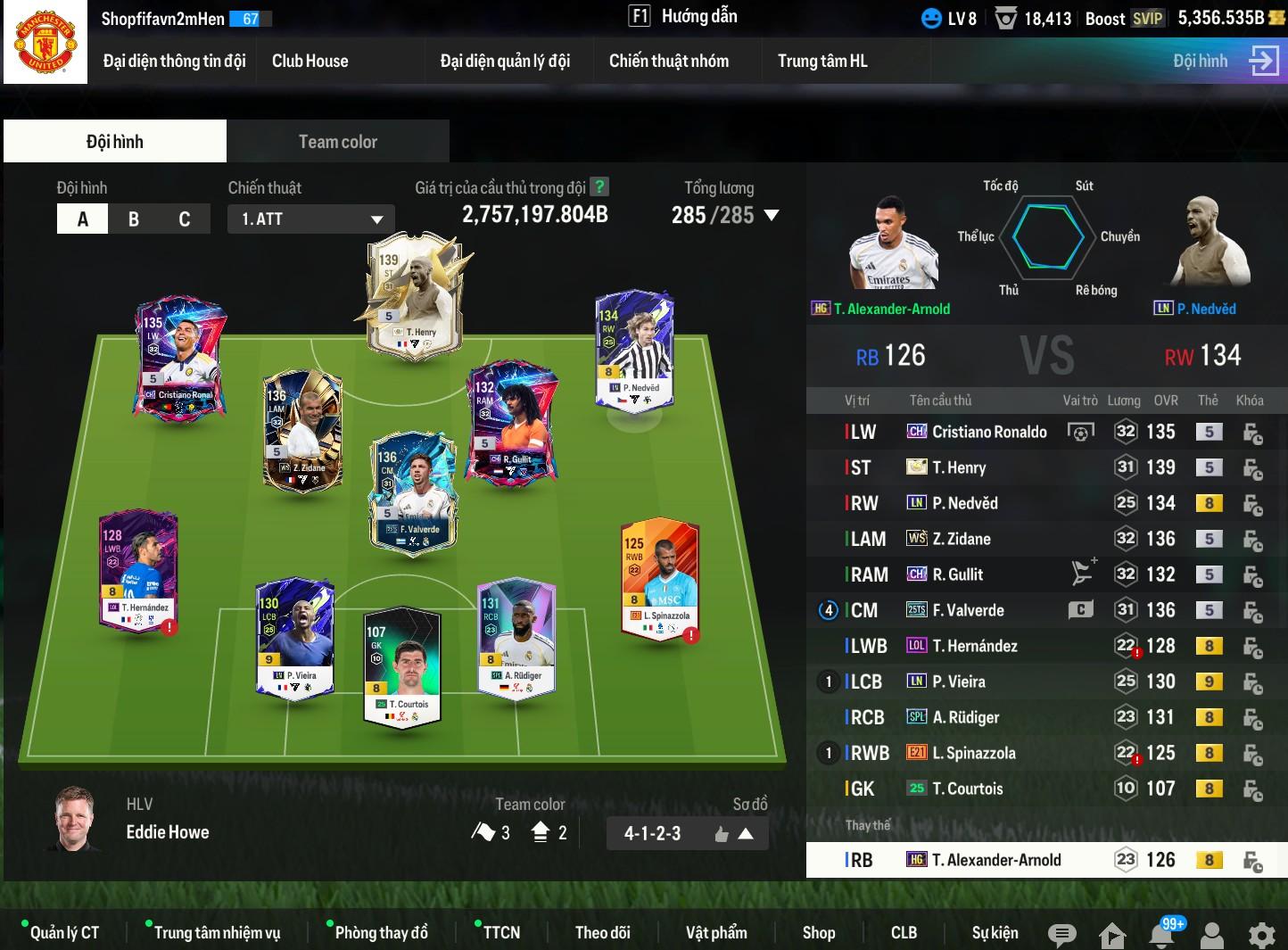Screen dimensions: 1288x950
Task: Select squad preset B
Action: (x=134, y=219)
